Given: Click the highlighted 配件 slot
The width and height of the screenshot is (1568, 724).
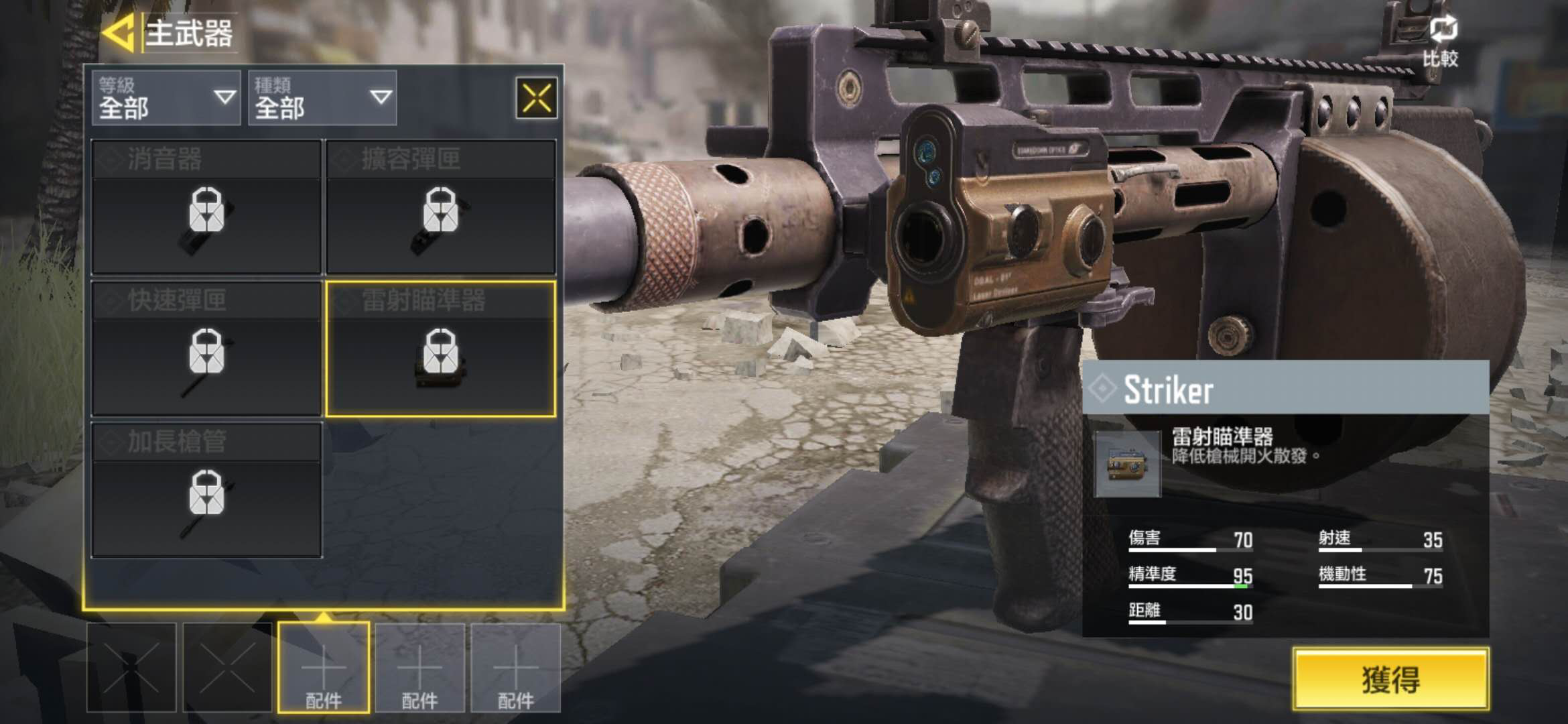Looking at the screenshot, I should point(324,667).
